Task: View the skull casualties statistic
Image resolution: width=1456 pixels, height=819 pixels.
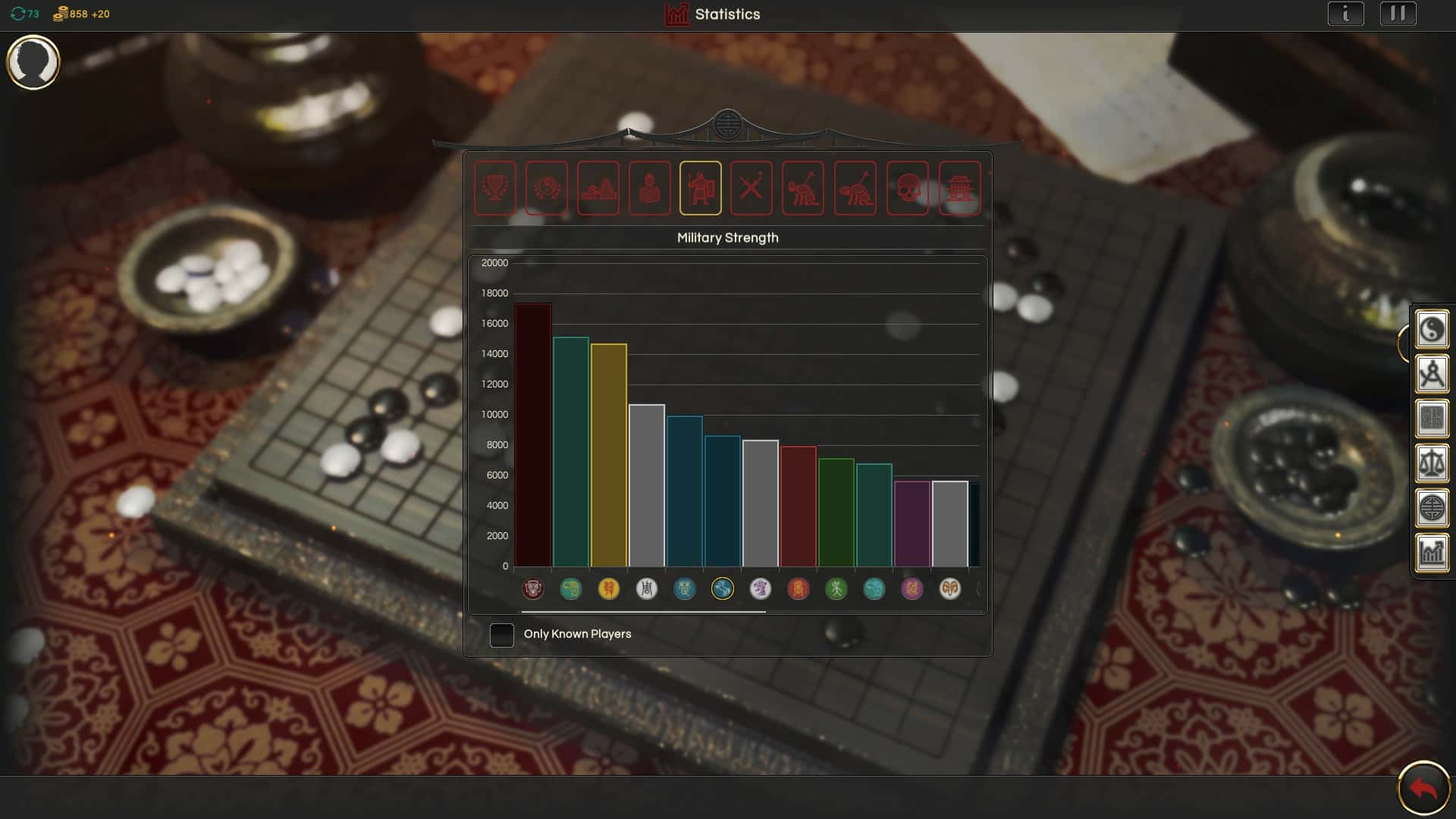Action: pos(907,188)
